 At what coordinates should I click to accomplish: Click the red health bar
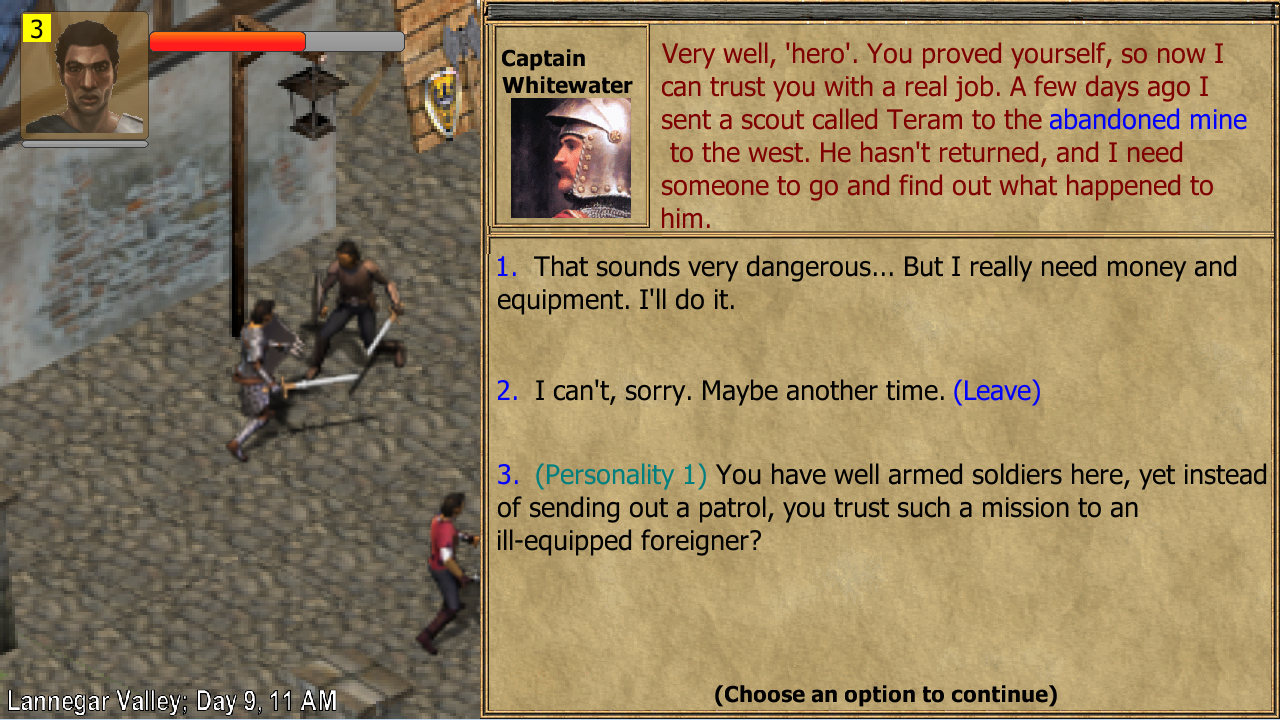225,40
